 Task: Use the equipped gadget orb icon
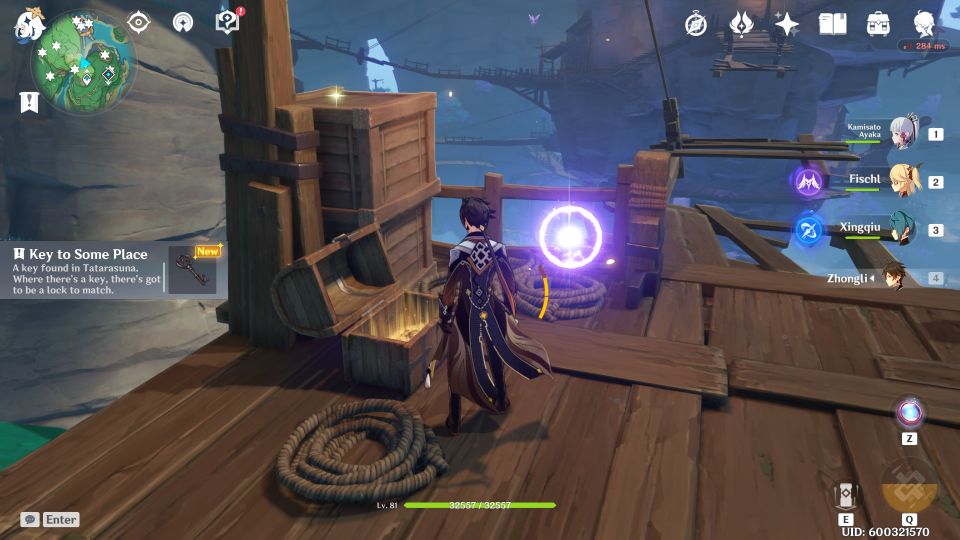[x=909, y=412]
